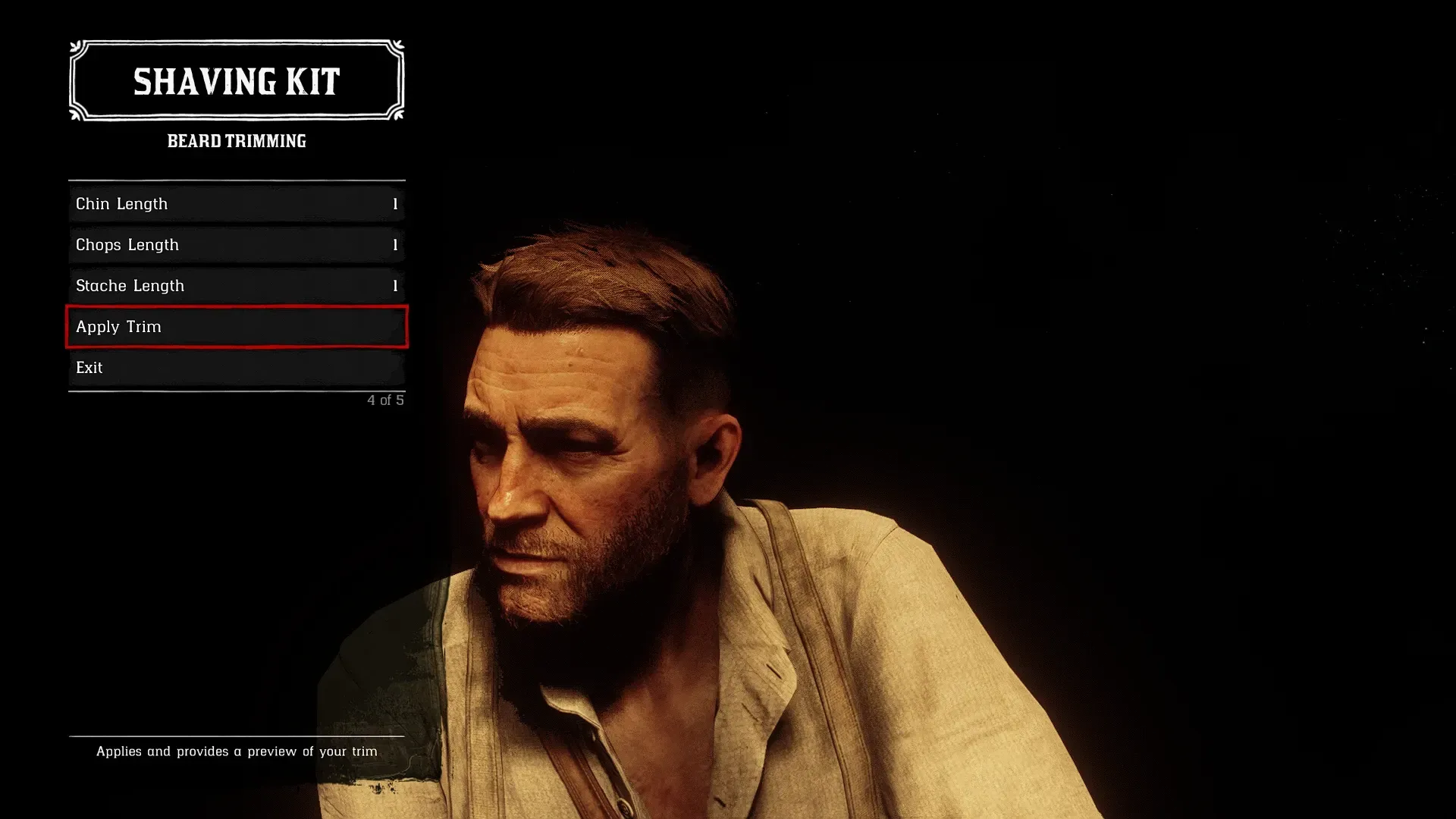Choose the Chops Length row
This screenshot has height=819, width=1456.
click(x=236, y=245)
